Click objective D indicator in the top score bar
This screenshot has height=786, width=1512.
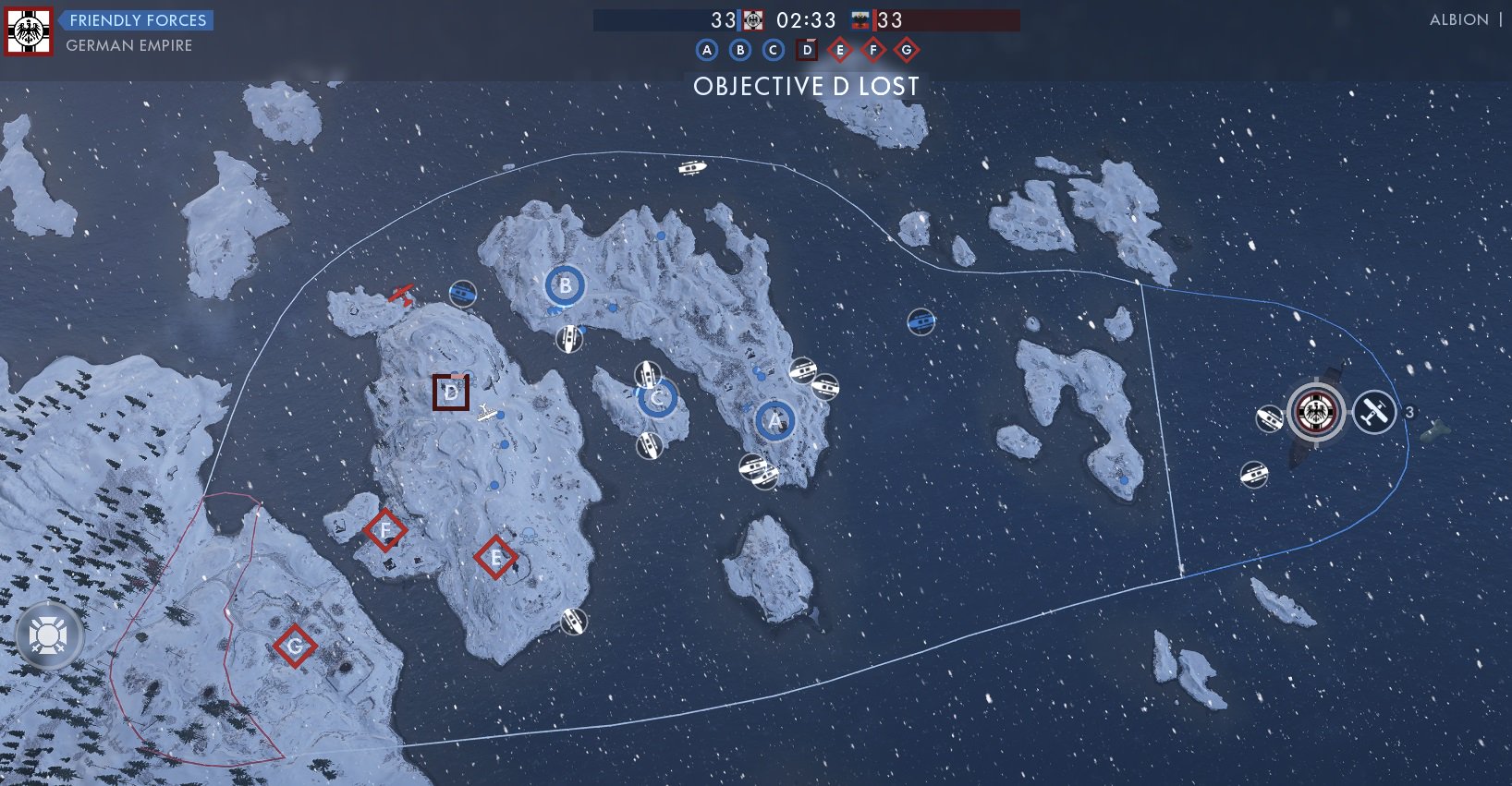click(x=807, y=50)
